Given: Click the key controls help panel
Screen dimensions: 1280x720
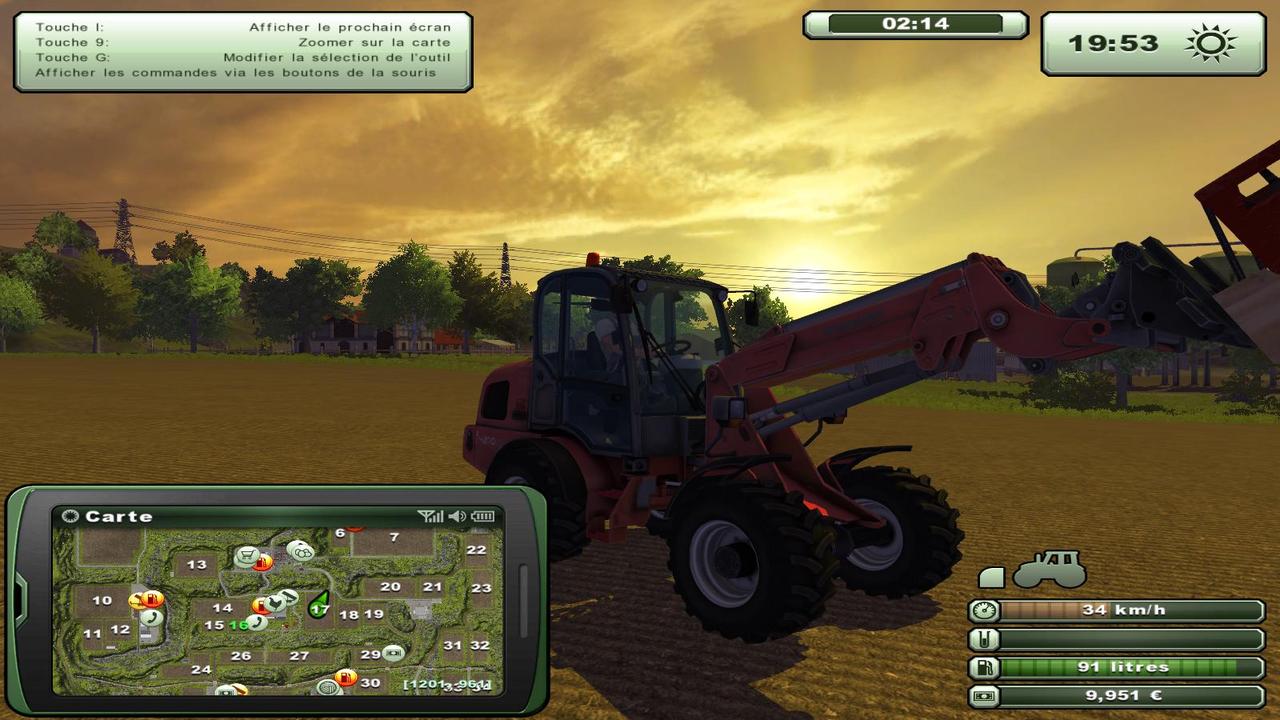Looking at the screenshot, I should [242, 50].
